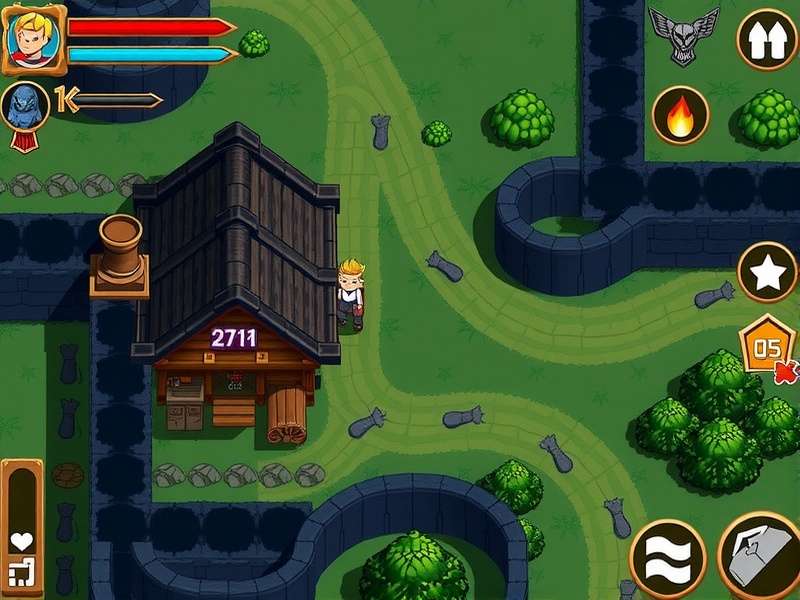Open the winged skull emblem

tap(684, 33)
